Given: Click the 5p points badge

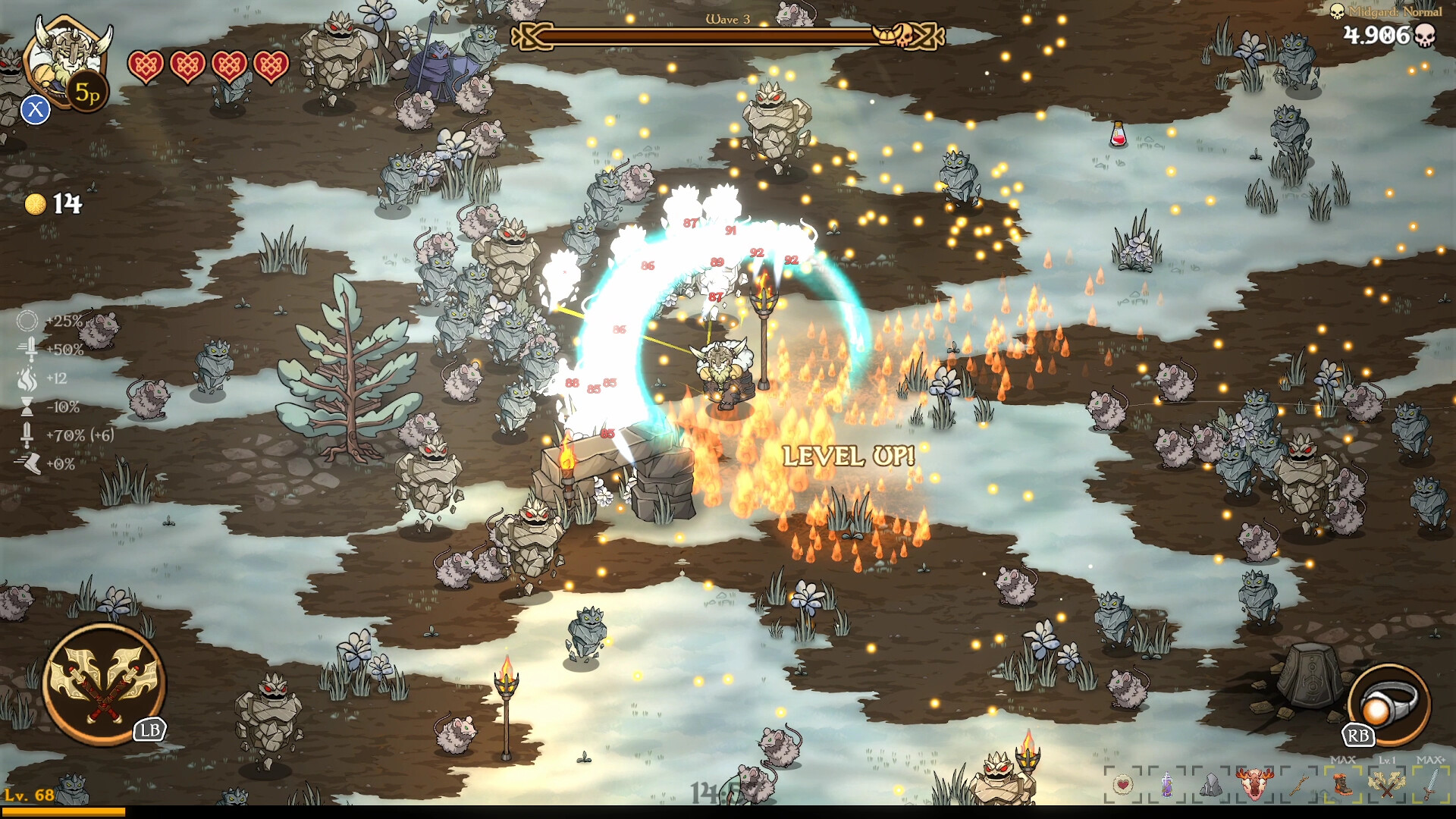Looking at the screenshot, I should (88, 94).
